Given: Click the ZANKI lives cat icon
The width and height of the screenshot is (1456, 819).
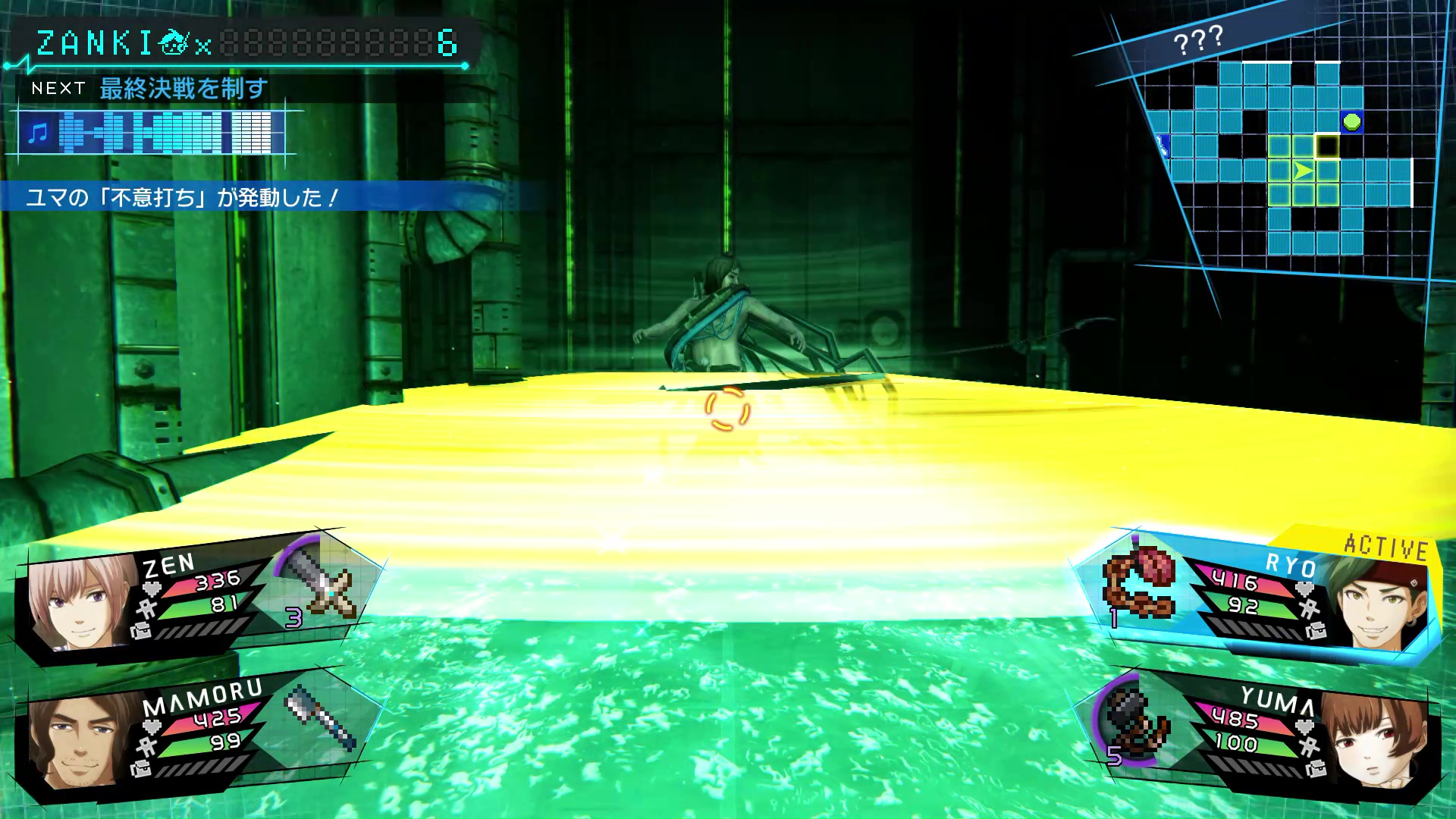Looking at the screenshot, I should pos(173,43).
